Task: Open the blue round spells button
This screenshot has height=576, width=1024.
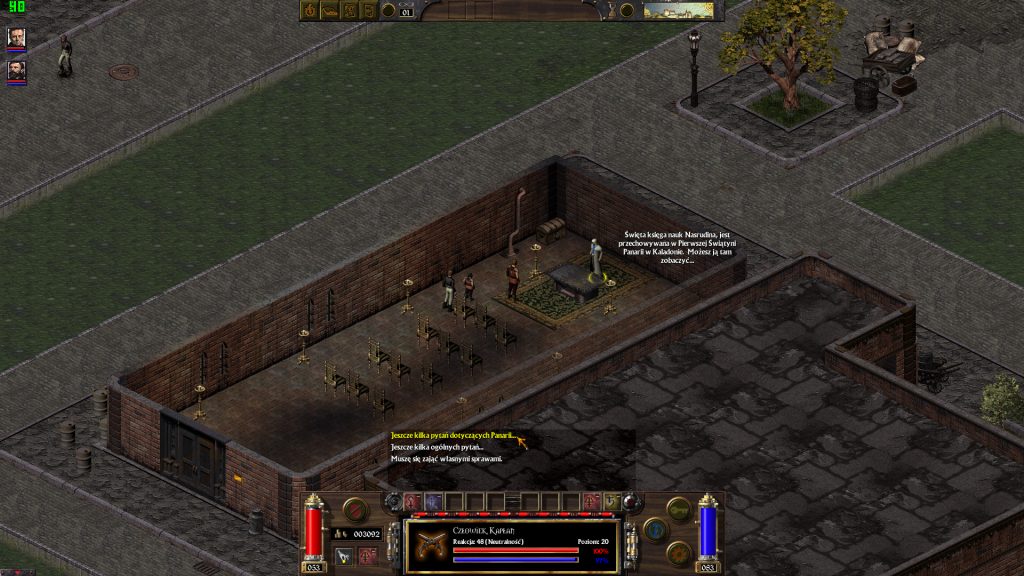Action: coord(655,530)
